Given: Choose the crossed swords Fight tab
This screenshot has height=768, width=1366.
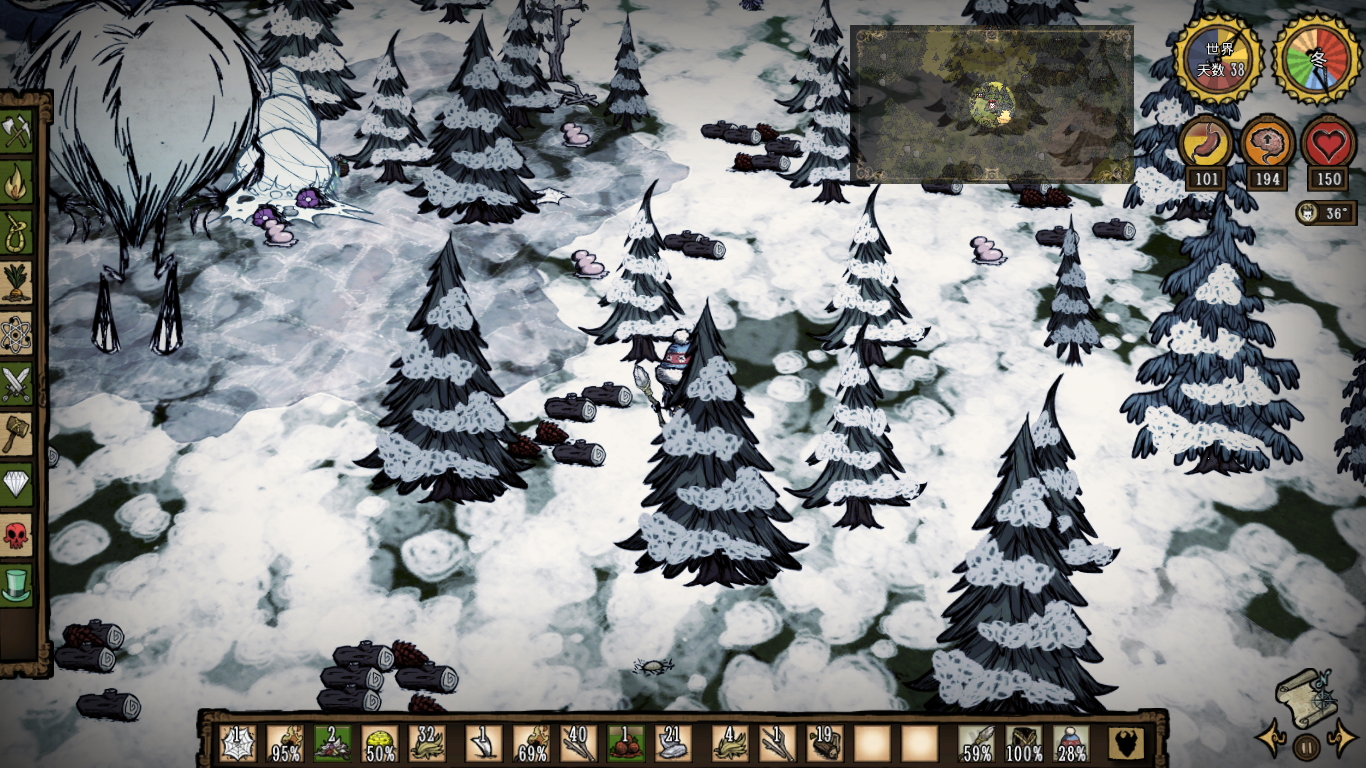Looking at the screenshot, I should (17, 384).
